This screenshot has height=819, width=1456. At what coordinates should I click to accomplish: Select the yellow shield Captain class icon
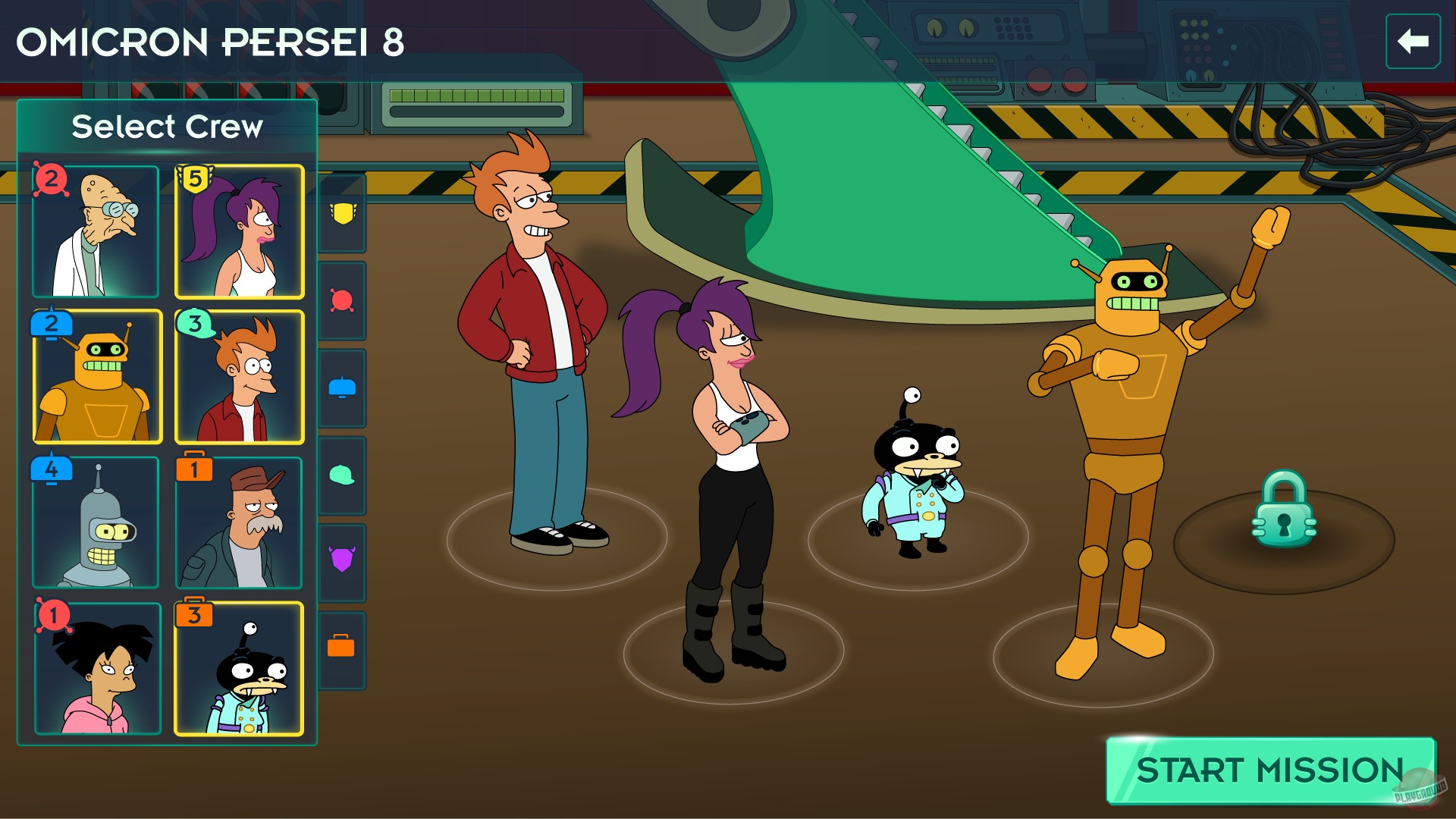pyautogui.click(x=343, y=216)
